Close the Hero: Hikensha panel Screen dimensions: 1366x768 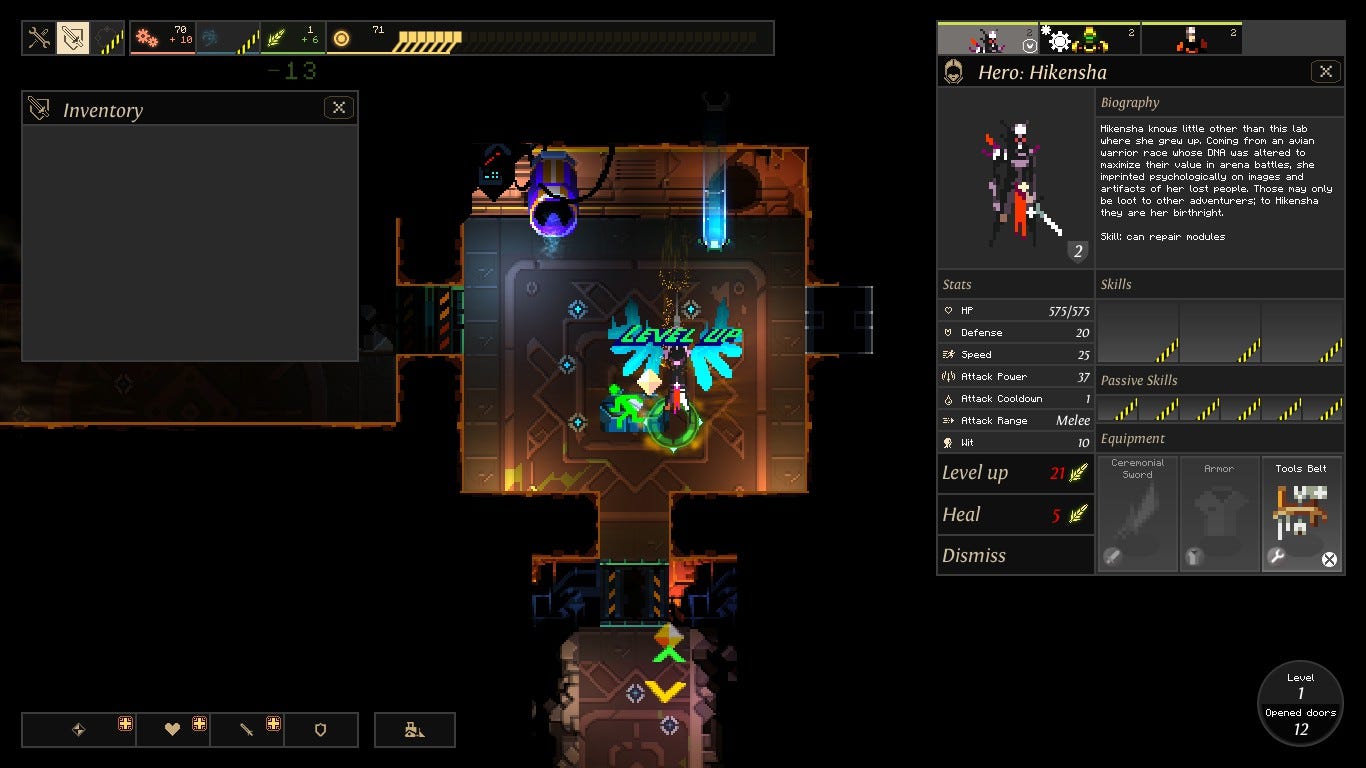point(1325,71)
